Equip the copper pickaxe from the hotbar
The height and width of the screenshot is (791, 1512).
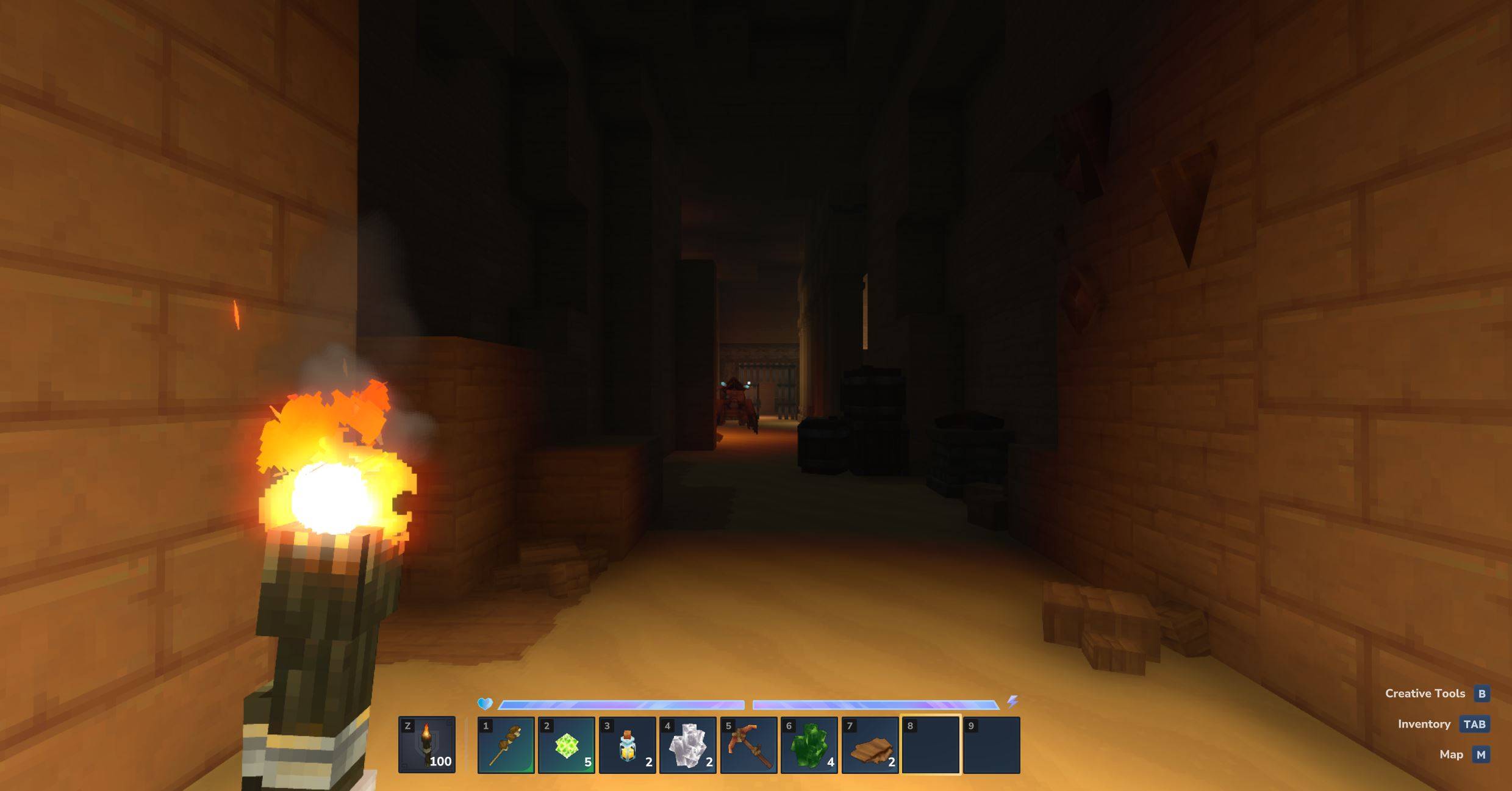[x=748, y=745]
